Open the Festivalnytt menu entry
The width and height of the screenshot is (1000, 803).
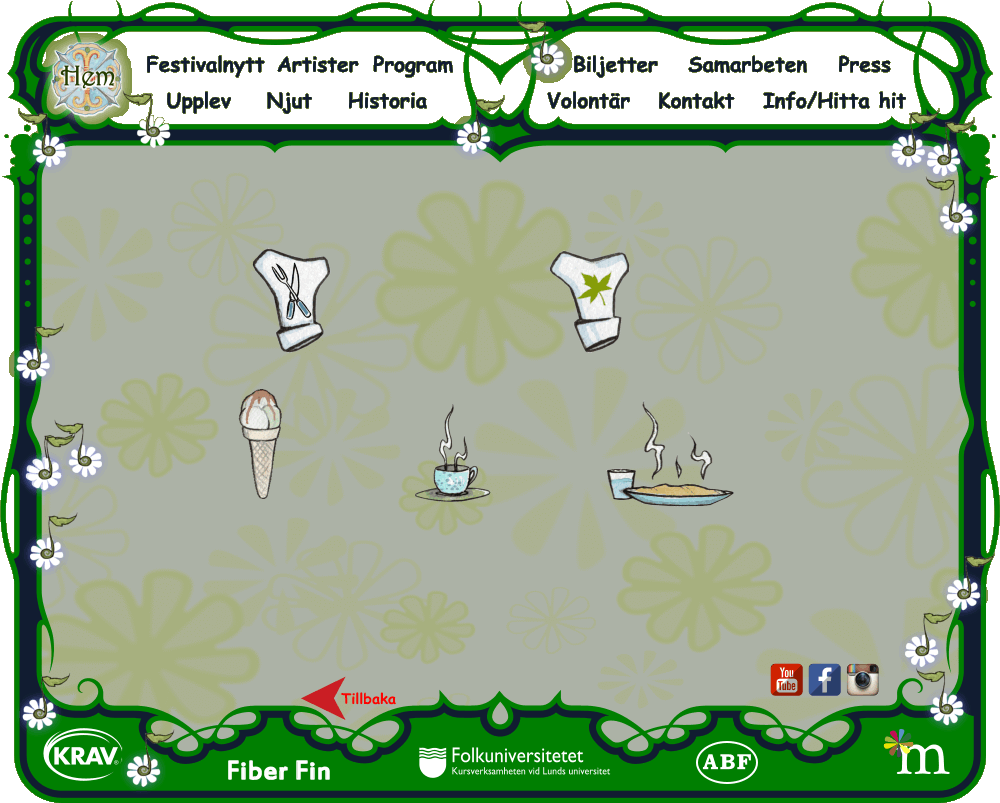pos(205,66)
